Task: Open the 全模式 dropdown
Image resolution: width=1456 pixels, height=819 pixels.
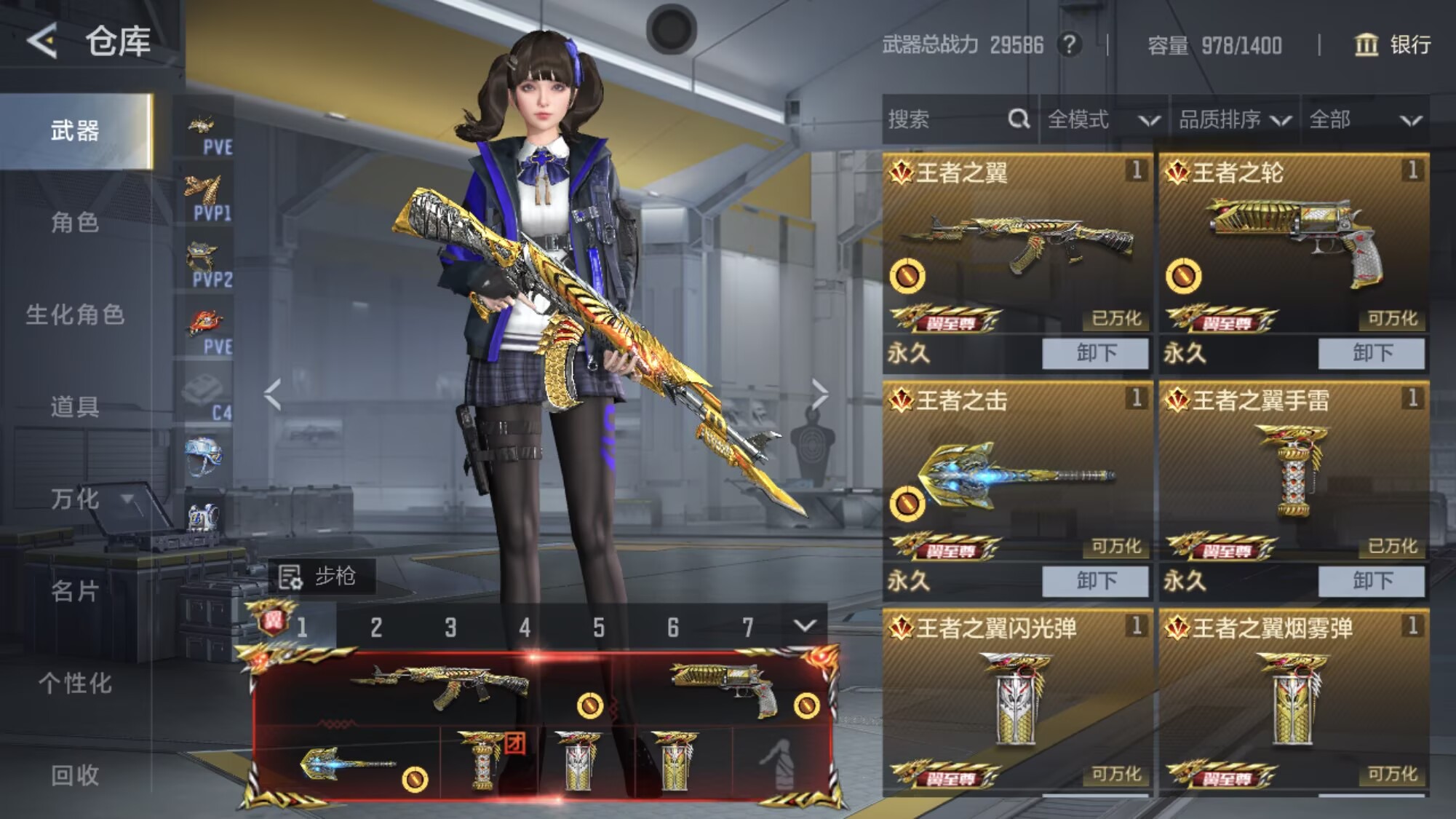Action: [1103, 119]
